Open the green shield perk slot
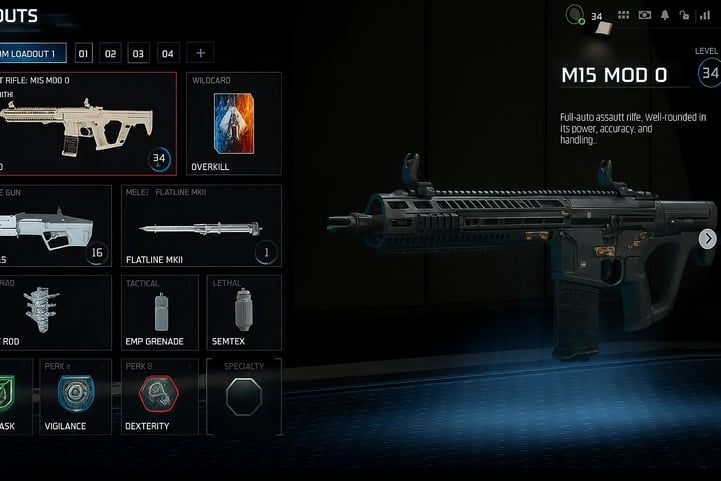Viewport: 721px width, 481px height. pos(15,397)
